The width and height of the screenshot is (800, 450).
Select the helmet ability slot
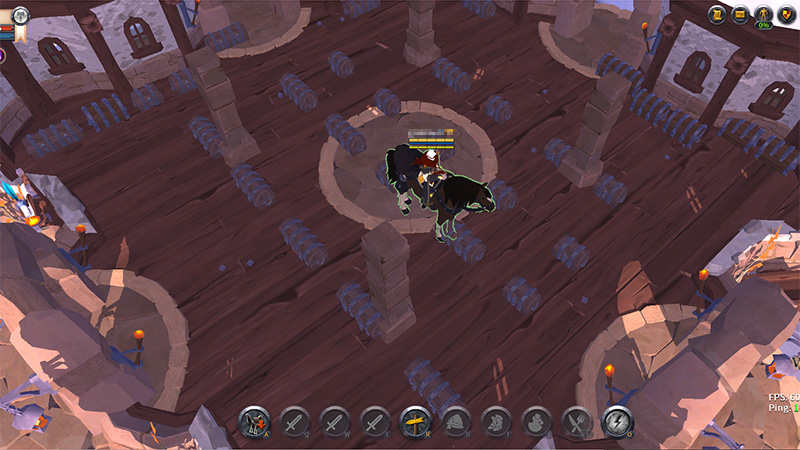coord(456,422)
